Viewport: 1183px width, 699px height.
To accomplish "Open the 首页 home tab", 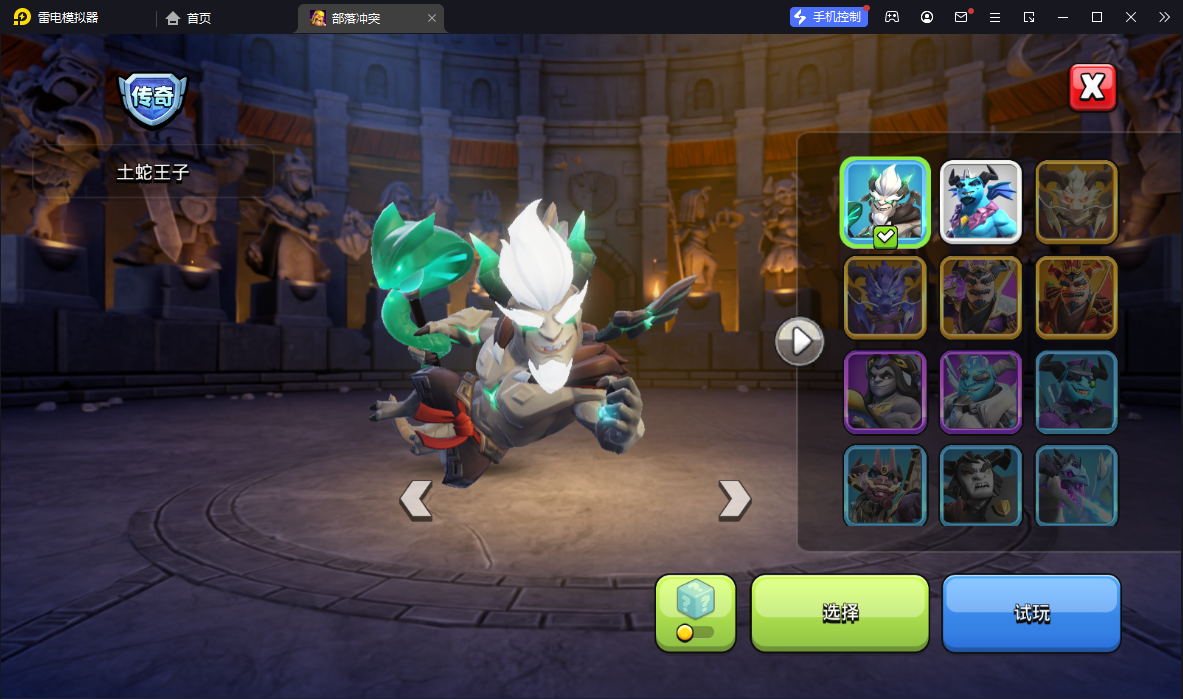I will [189, 18].
